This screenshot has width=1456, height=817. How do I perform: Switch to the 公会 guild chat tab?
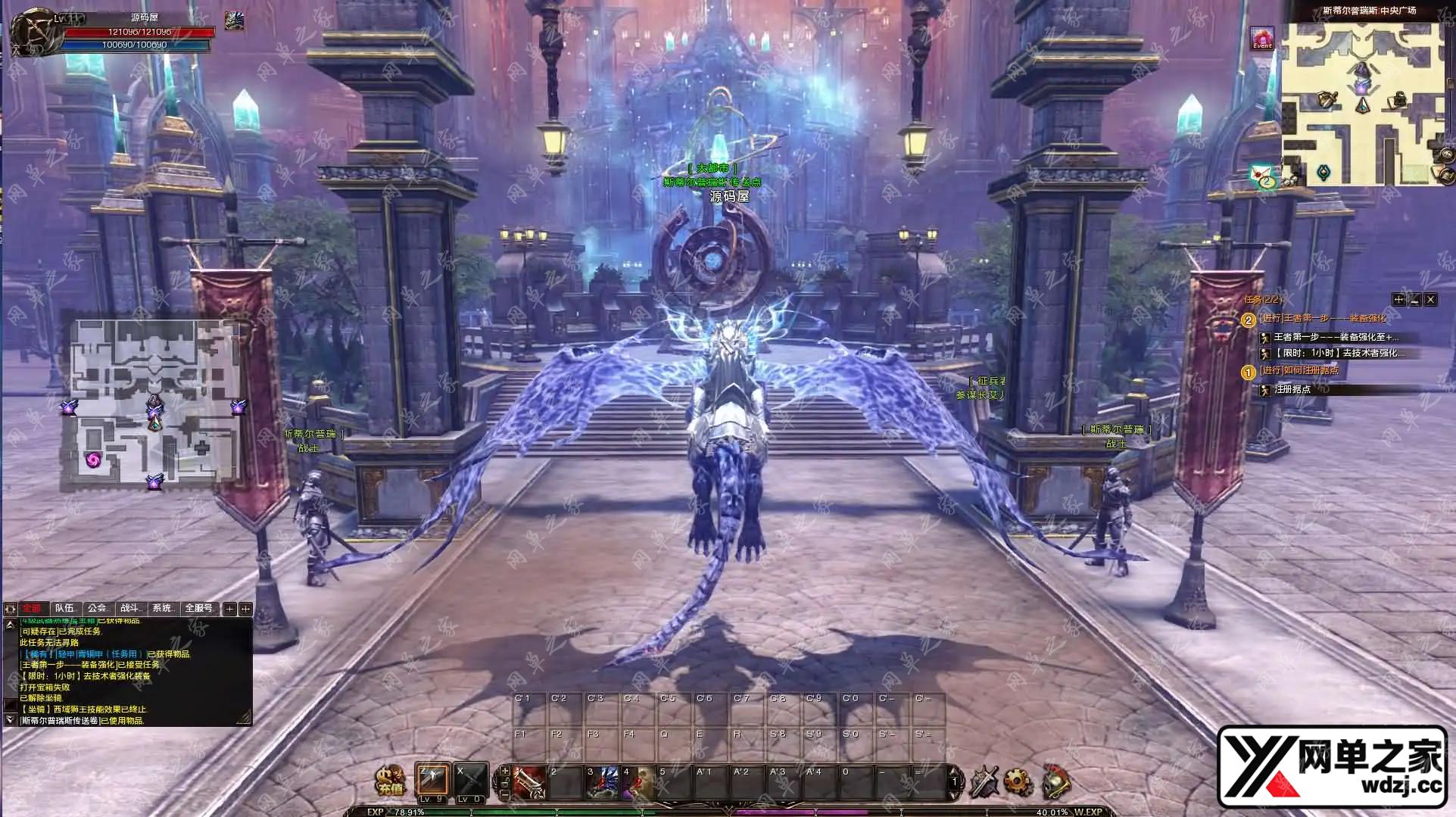click(97, 608)
